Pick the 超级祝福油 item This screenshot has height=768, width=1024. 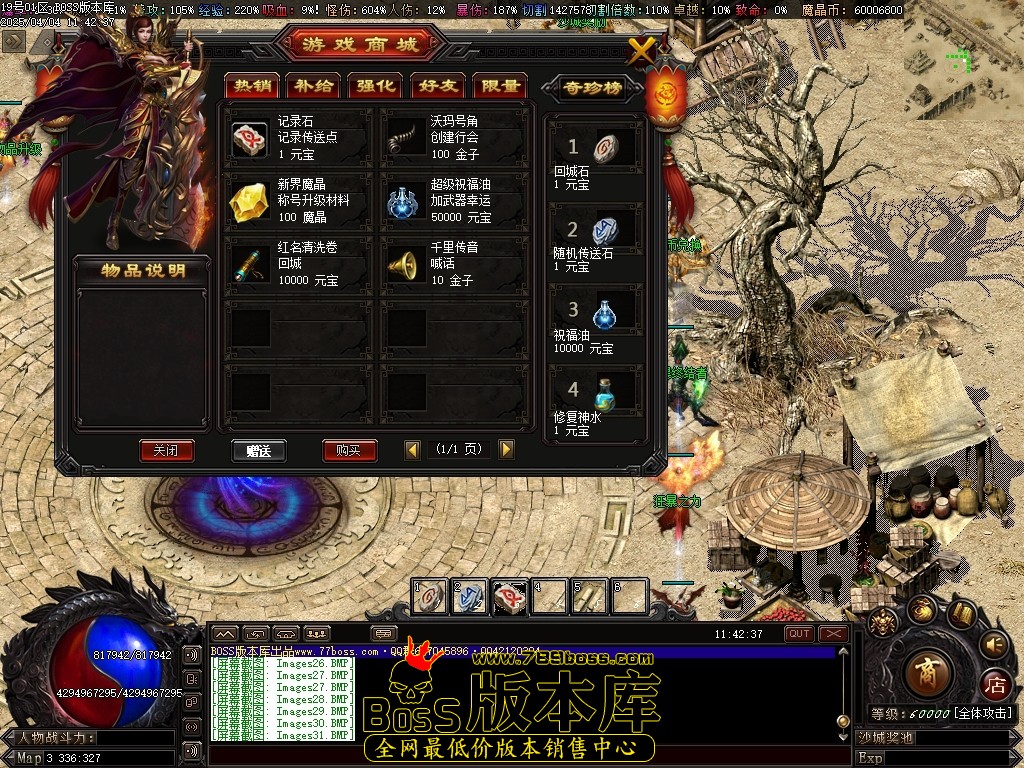click(x=406, y=201)
